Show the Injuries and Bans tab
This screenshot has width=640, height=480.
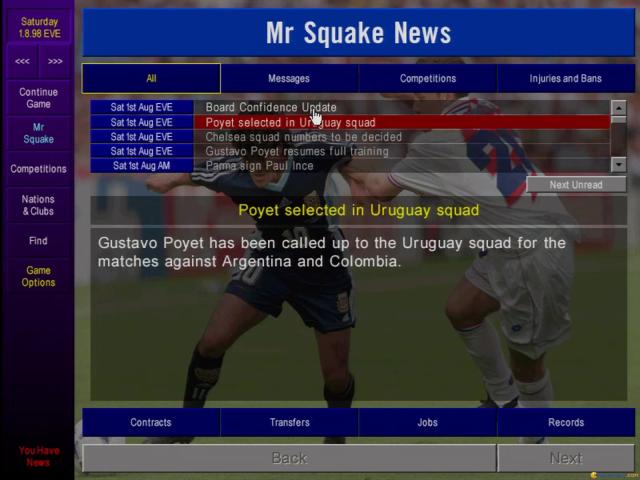[566, 78]
